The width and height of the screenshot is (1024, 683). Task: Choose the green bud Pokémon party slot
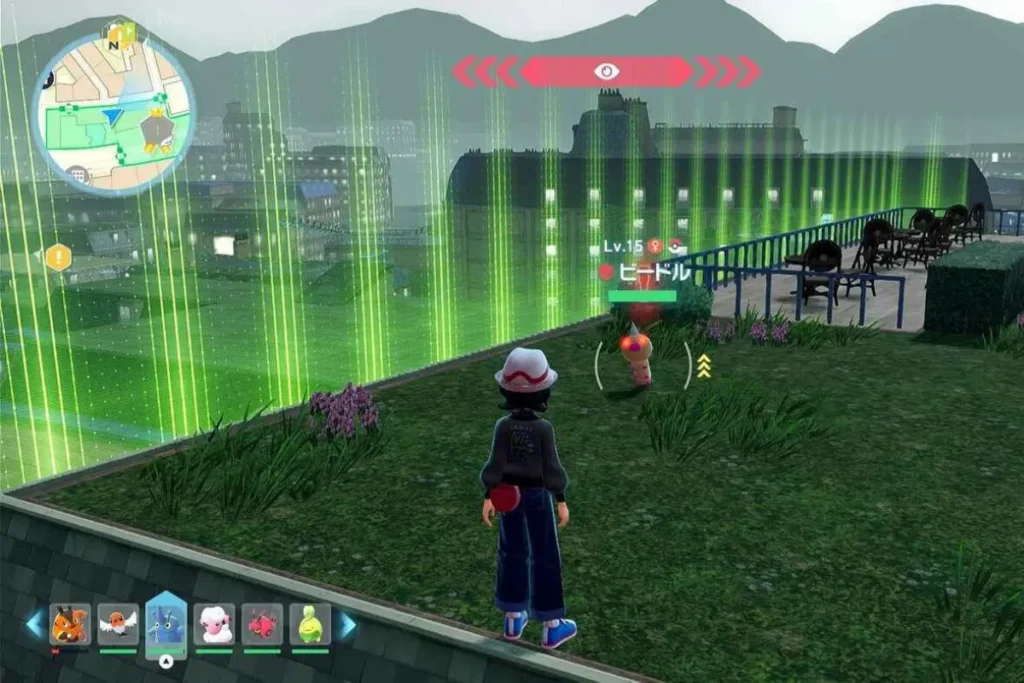tap(310, 624)
